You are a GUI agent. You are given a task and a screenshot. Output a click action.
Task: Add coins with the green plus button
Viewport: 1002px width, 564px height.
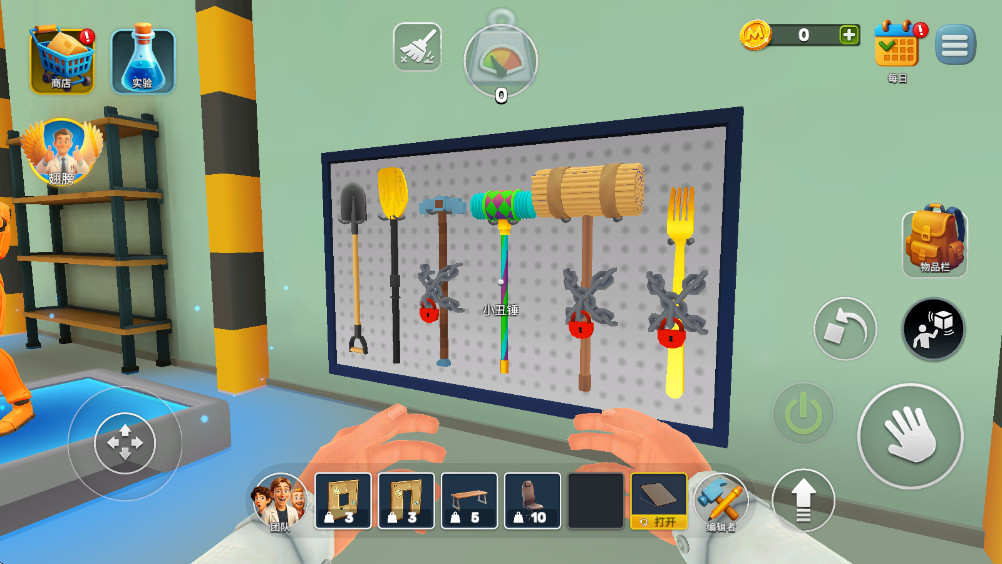tap(849, 35)
